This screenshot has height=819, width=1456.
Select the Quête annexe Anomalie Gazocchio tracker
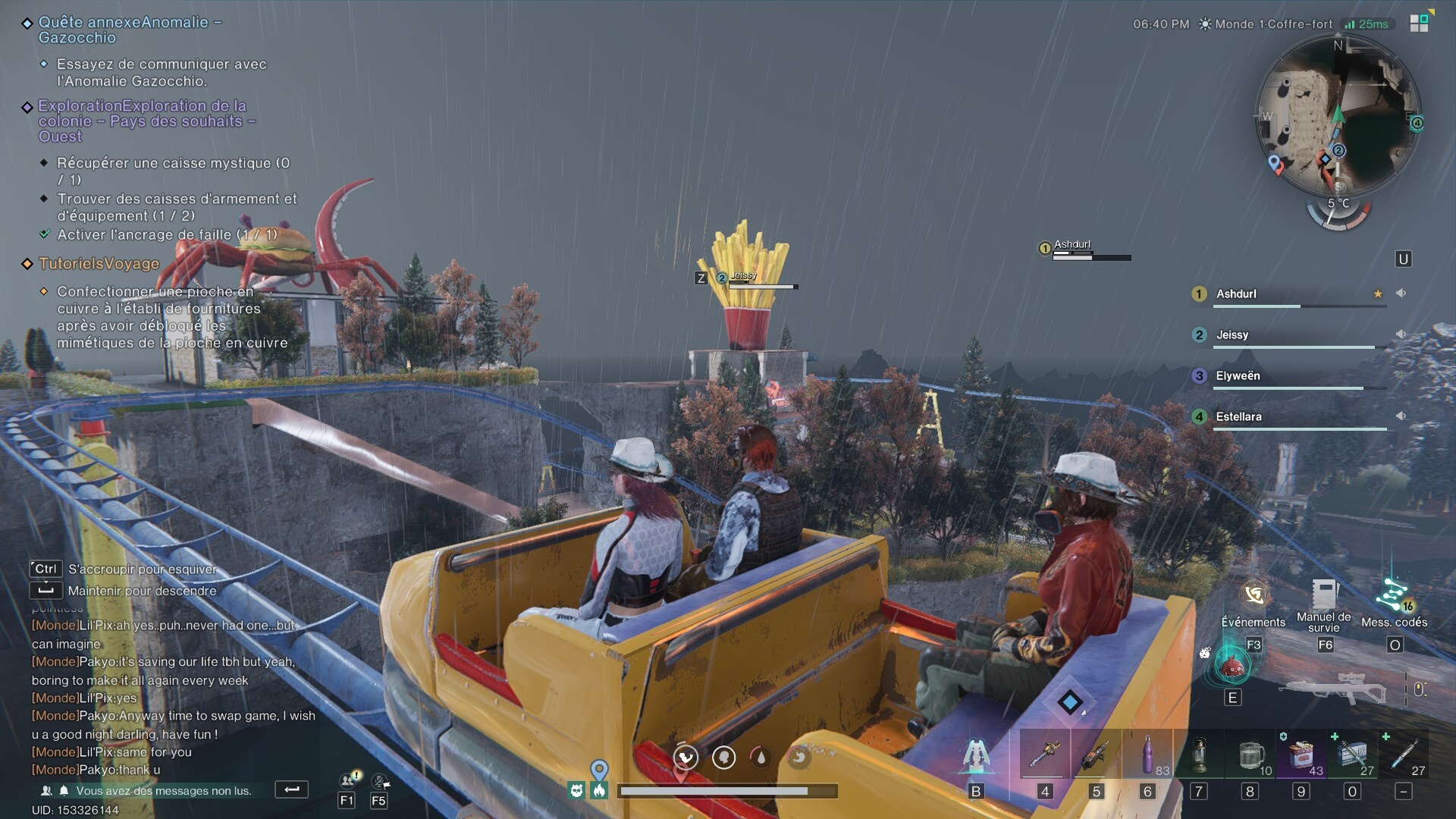click(x=129, y=30)
